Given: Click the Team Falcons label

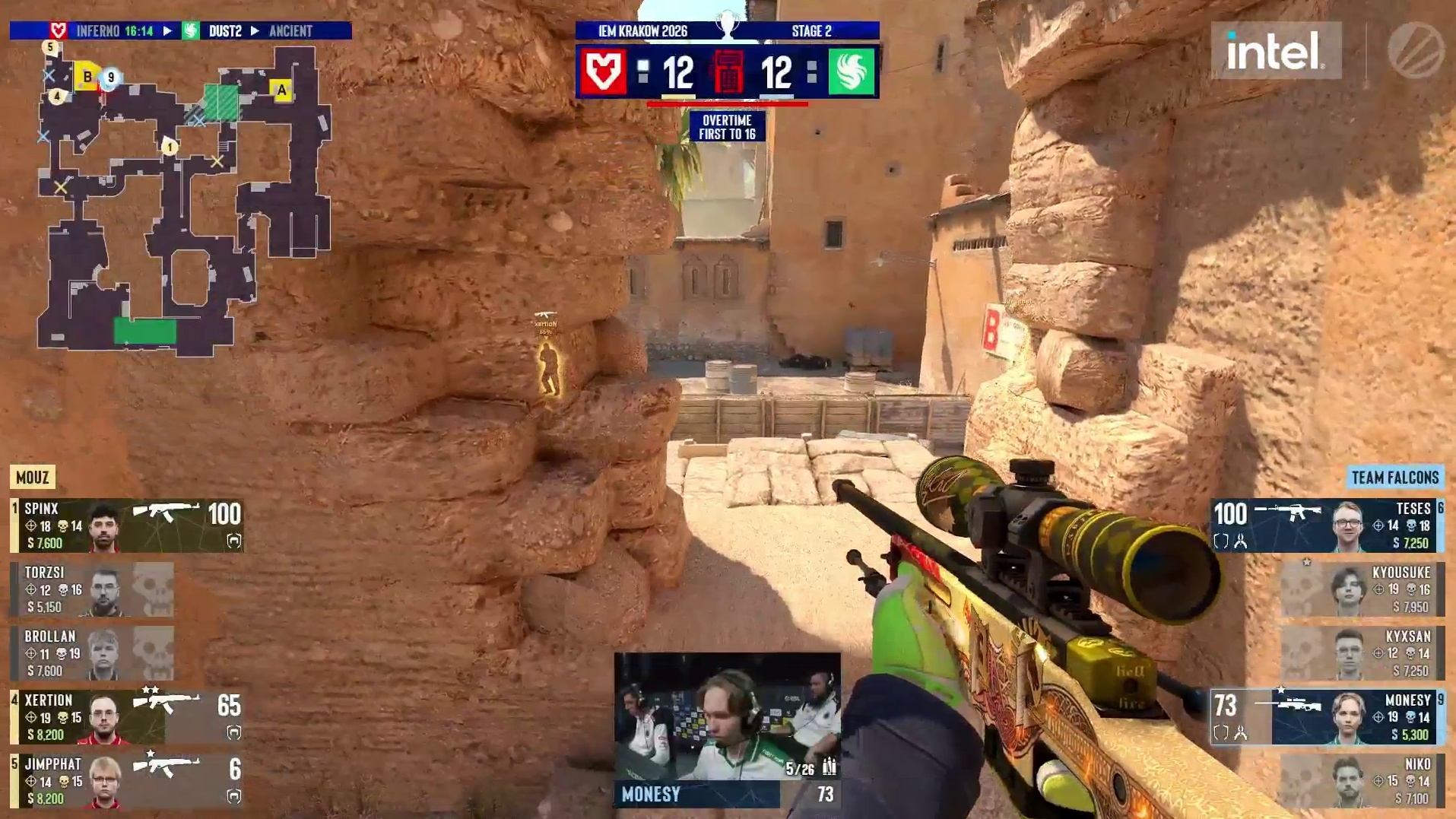Looking at the screenshot, I should tap(1394, 478).
